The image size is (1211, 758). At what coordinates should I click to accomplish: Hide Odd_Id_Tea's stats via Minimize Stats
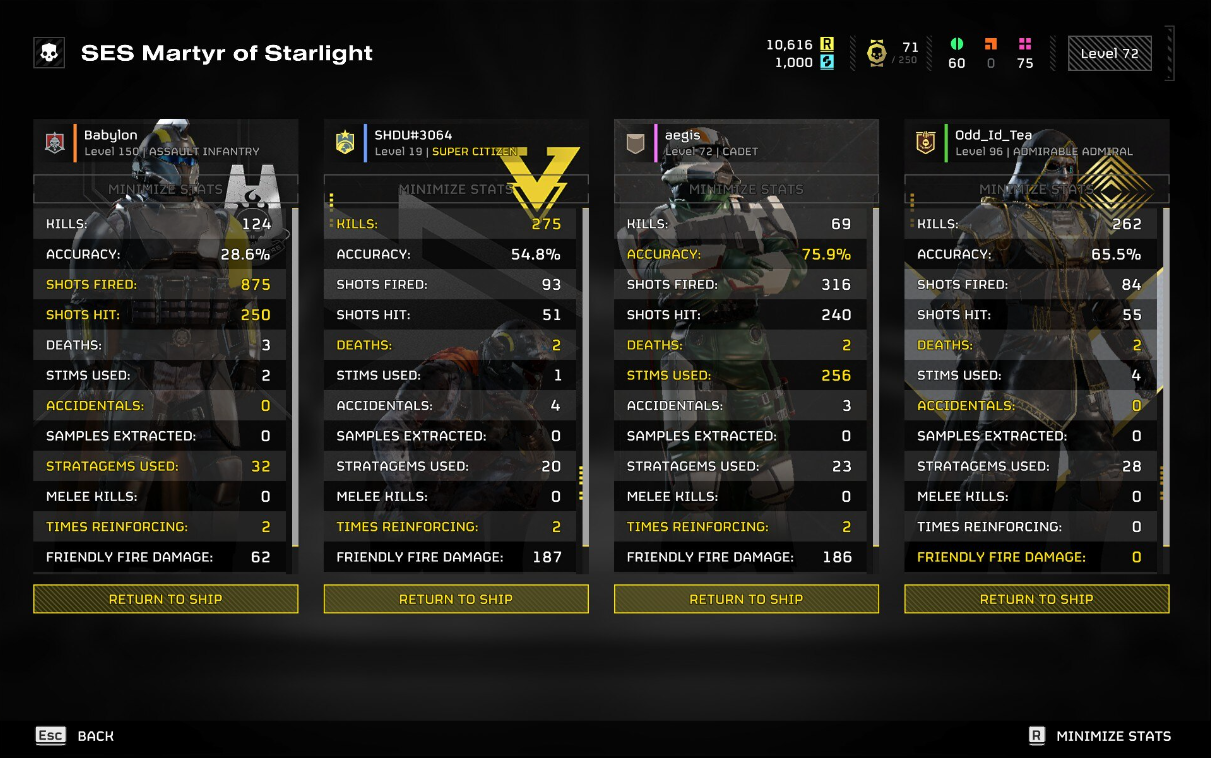(1036, 189)
